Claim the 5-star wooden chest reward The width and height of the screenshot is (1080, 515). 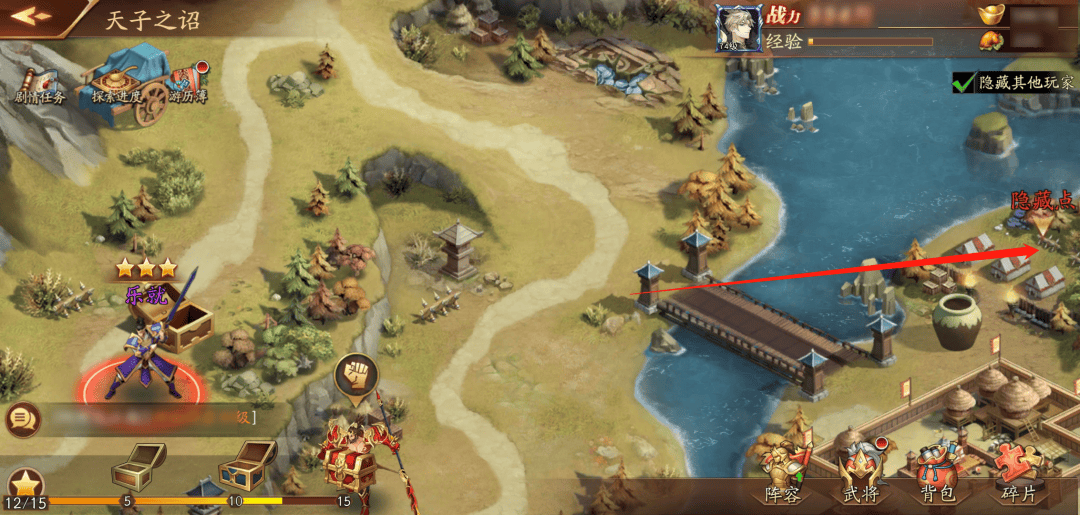pos(137,464)
